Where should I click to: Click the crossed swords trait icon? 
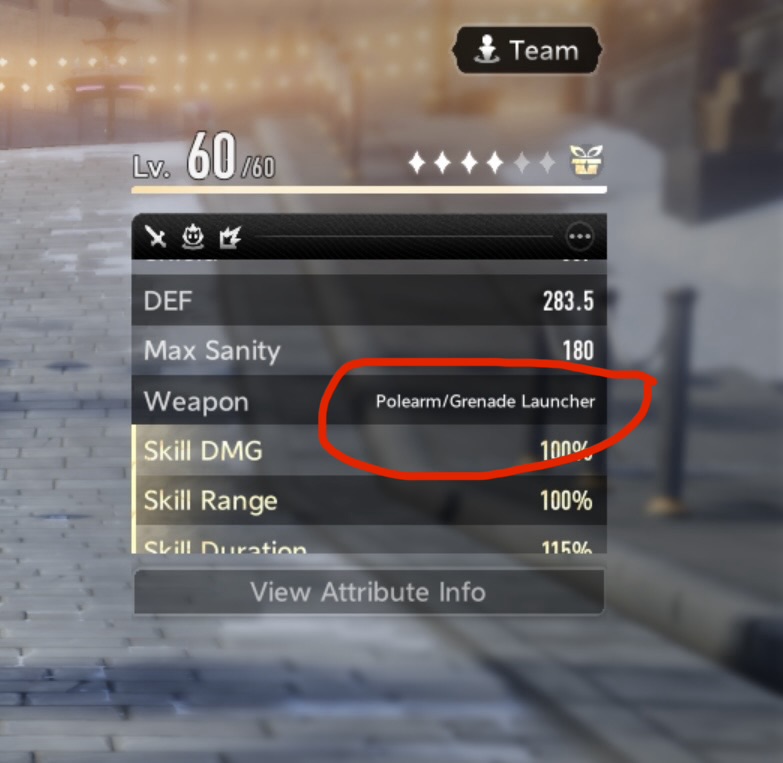point(156,237)
